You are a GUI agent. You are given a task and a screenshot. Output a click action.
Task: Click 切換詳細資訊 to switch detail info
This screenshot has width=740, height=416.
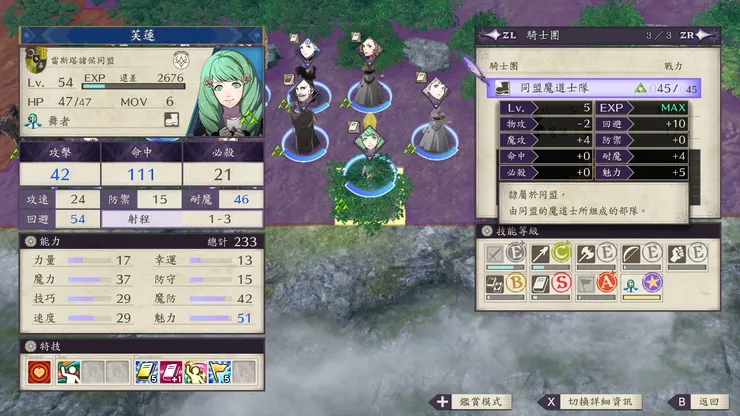591,401
